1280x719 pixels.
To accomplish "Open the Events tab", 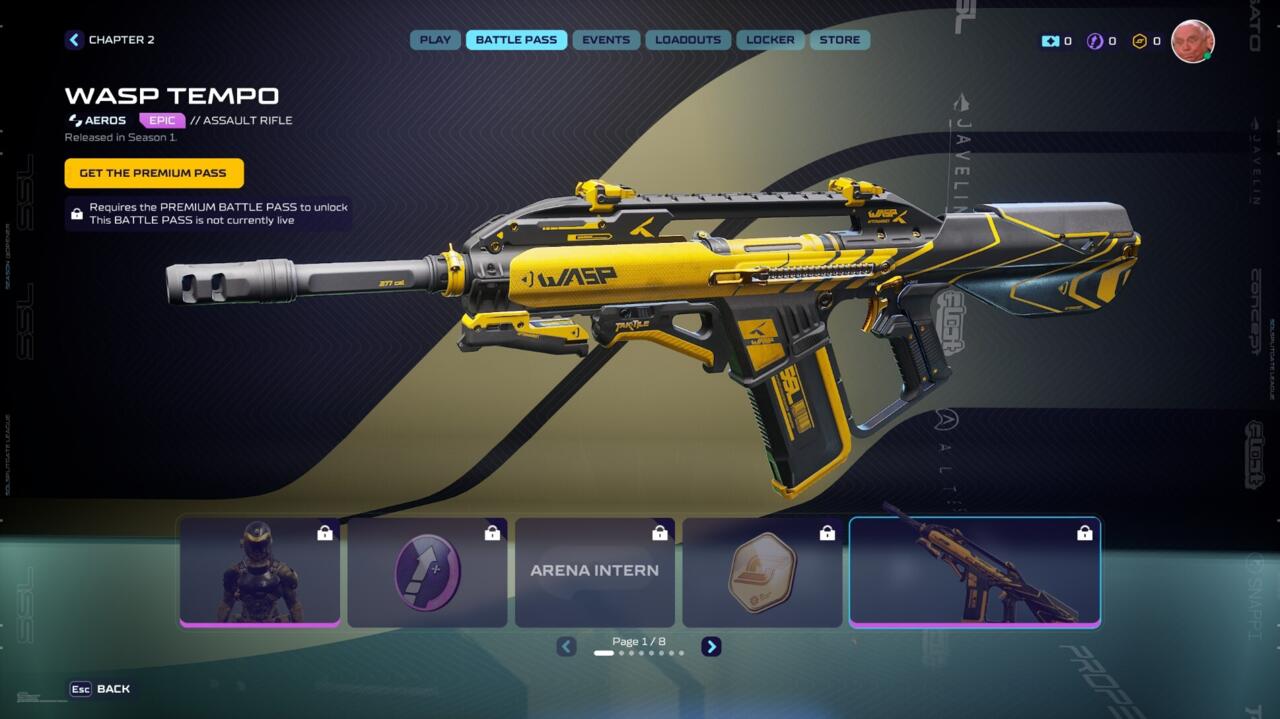I will (x=606, y=40).
